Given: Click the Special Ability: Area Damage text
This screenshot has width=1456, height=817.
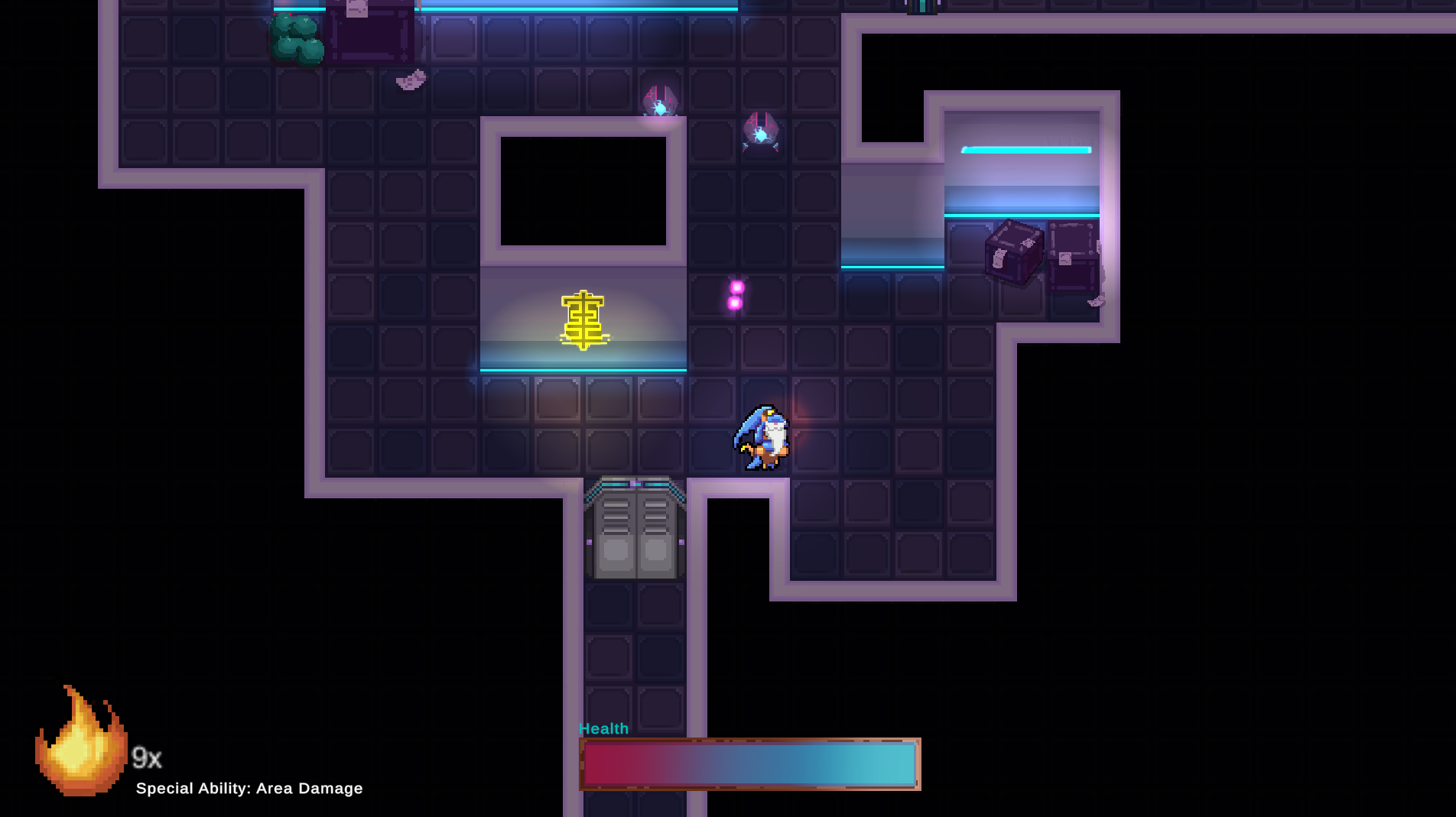Looking at the screenshot, I should (x=249, y=788).
